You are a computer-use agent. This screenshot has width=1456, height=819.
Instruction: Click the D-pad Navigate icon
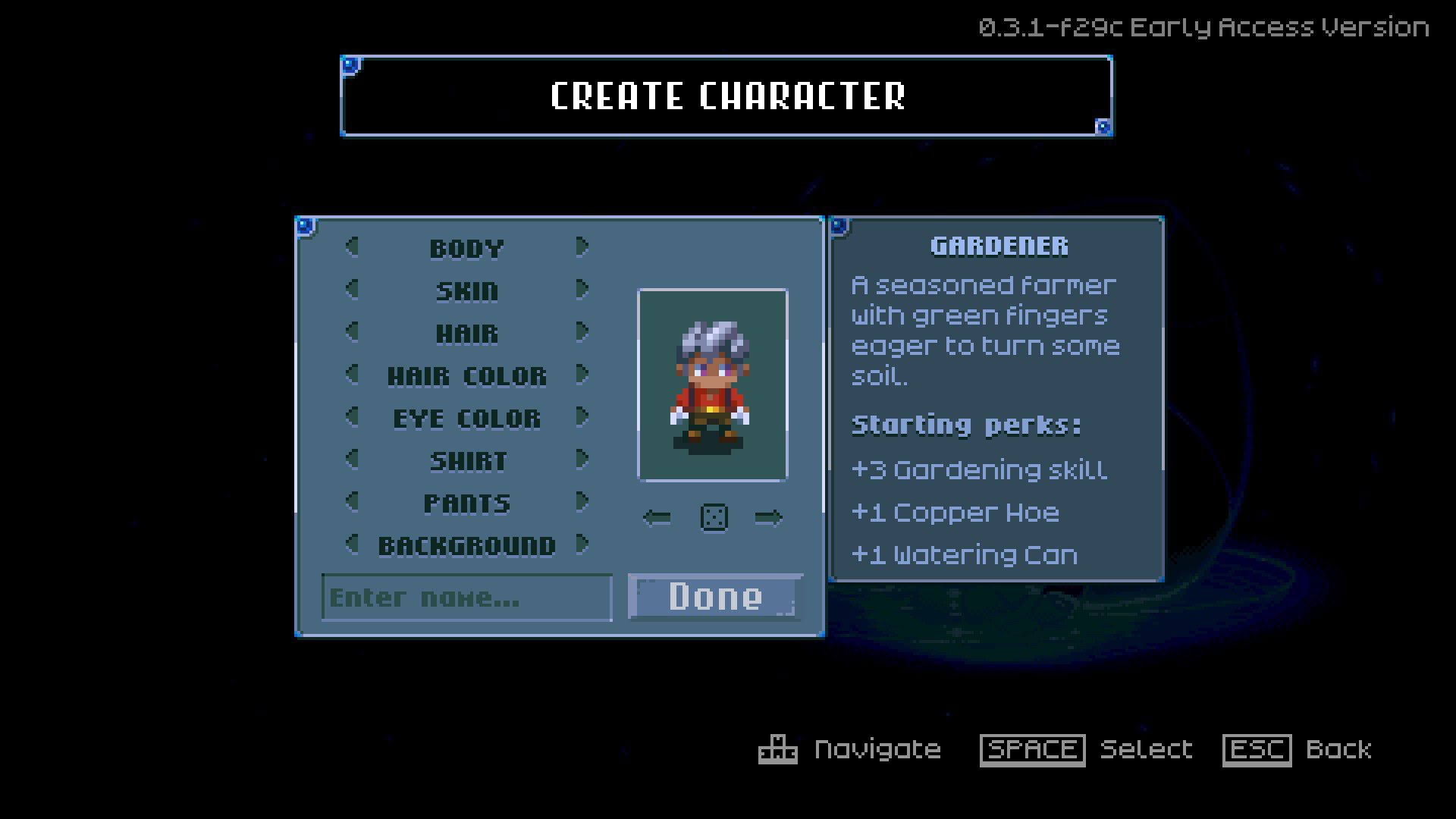[x=777, y=749]
